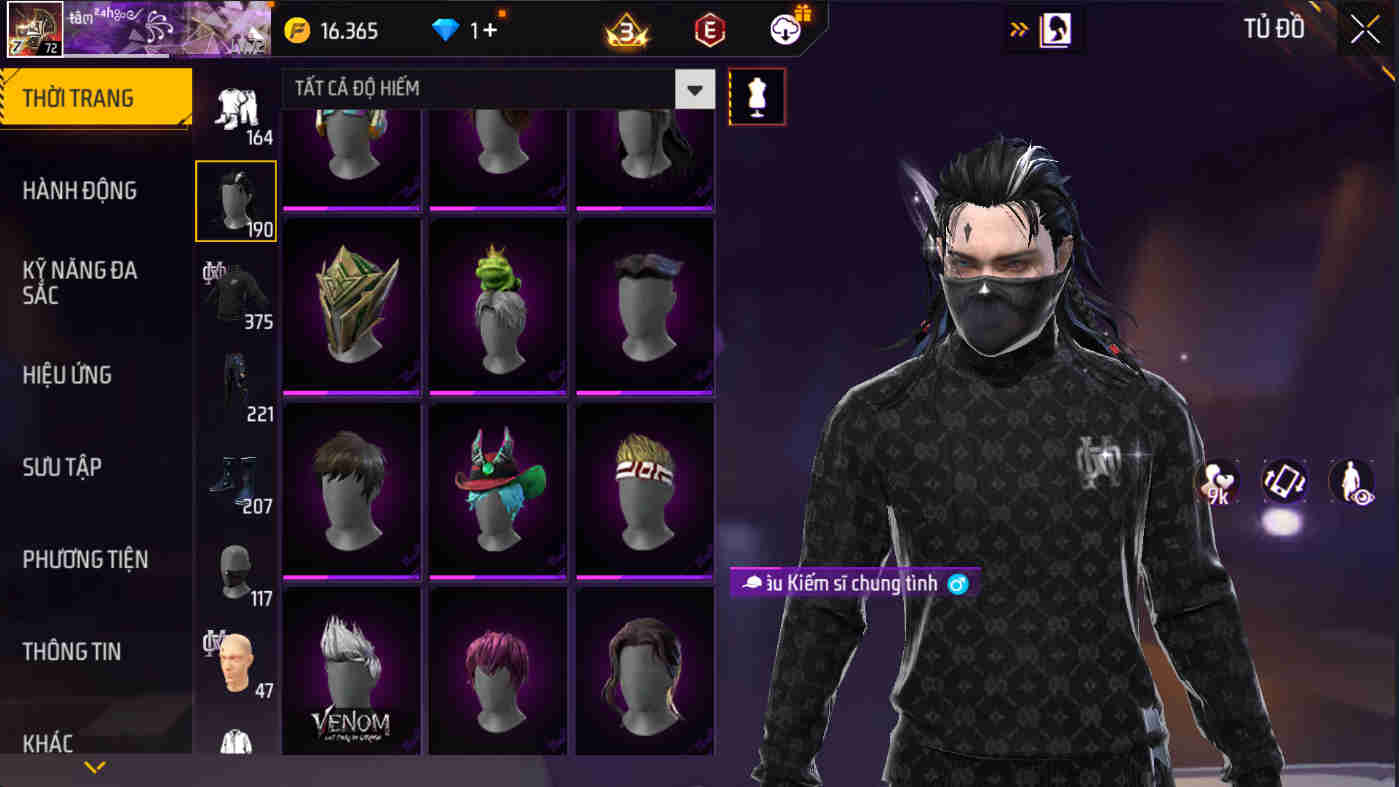Select the head/face category showing 47 items
This screenshot has width=1399, height=787.
236,660
